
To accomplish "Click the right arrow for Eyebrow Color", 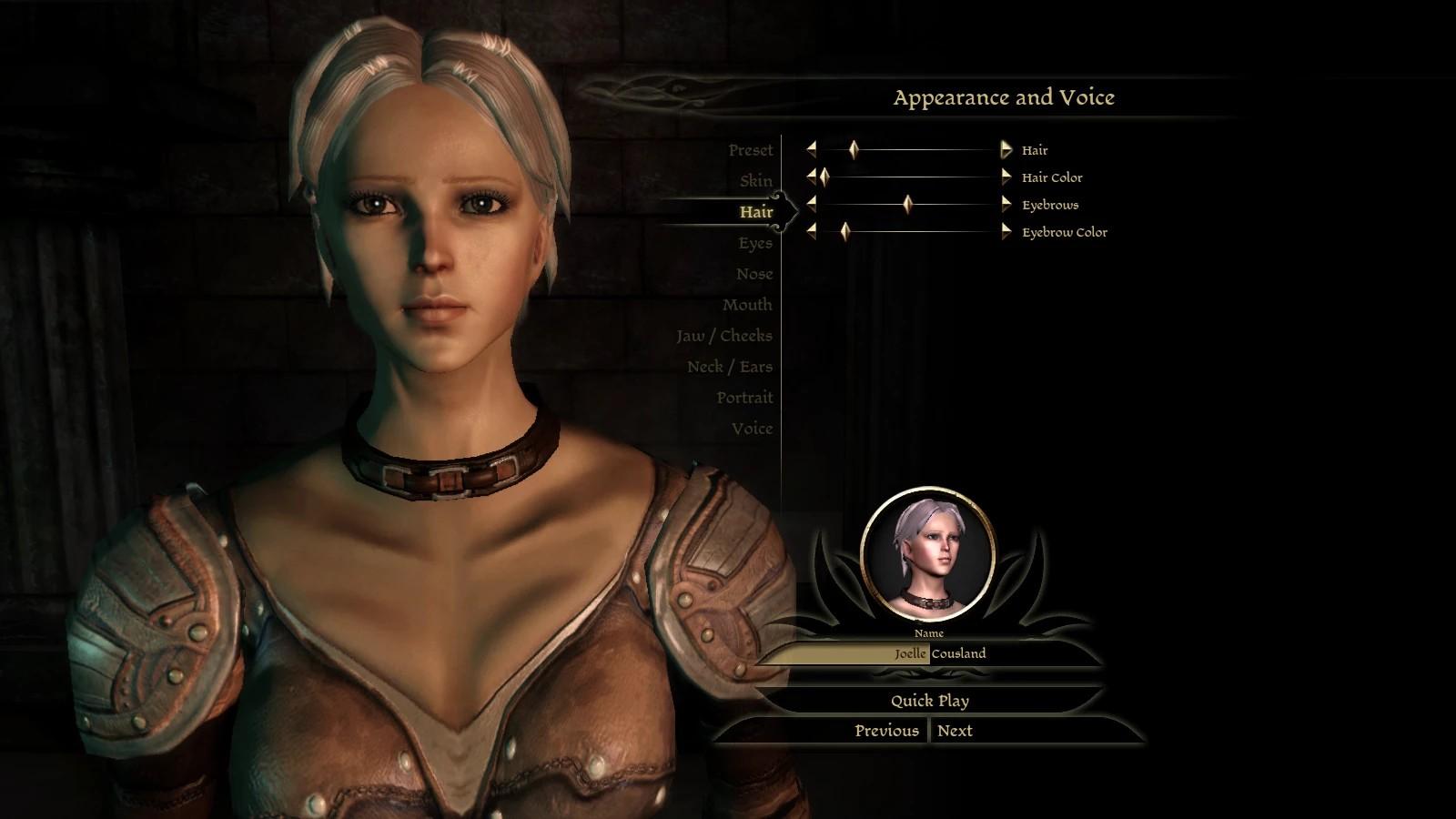I will (x=1006, y=232).
